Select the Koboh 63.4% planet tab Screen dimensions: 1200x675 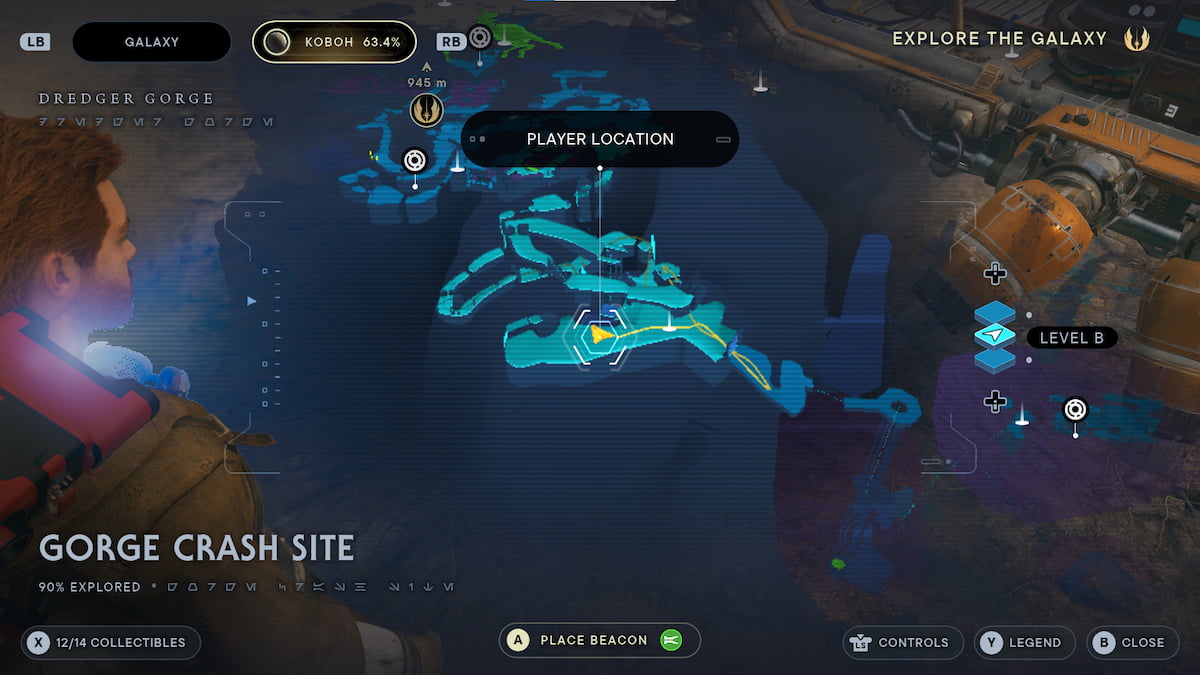(x=334, y=42)
